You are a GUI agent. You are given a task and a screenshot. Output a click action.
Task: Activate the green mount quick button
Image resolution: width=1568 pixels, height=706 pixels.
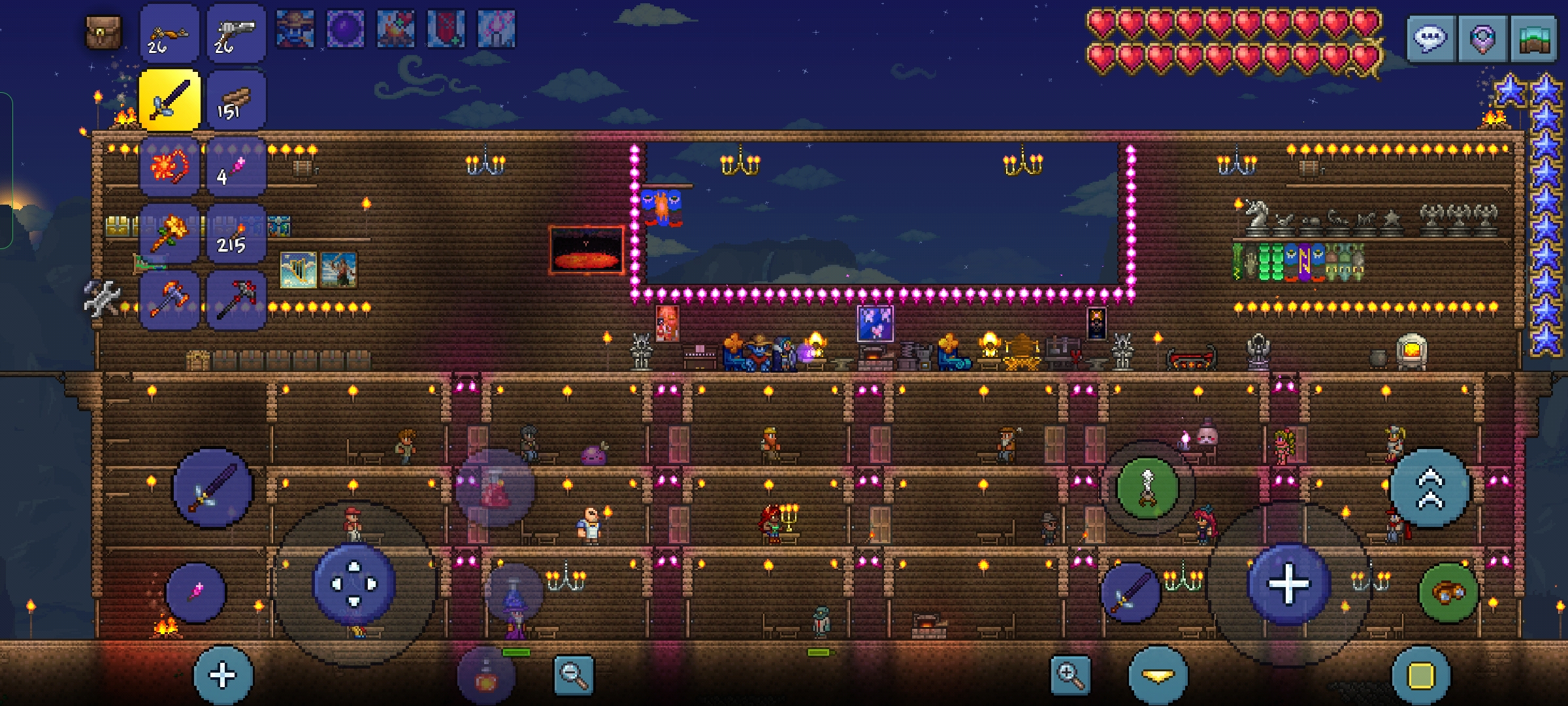(1448, 593)
